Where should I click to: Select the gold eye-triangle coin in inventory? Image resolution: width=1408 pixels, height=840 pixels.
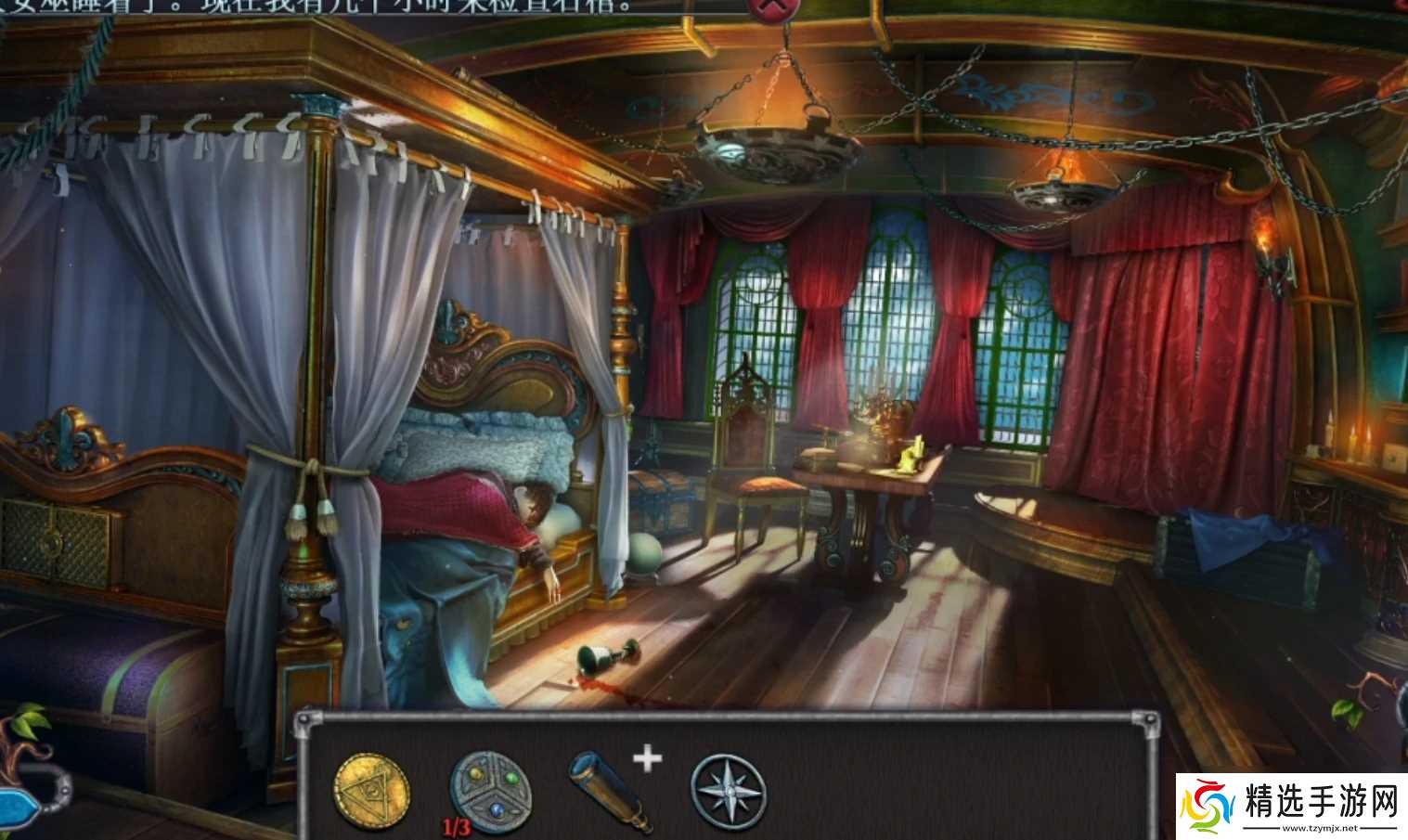[x=371, y=790]
